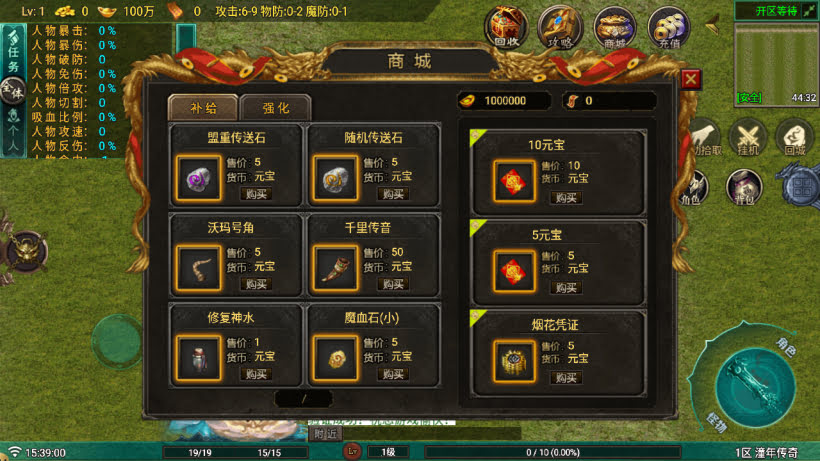820x461 pixels.
Task: Buy the 魔血石(小) stone
Action: pyautogui.click(x=393, y=374)
